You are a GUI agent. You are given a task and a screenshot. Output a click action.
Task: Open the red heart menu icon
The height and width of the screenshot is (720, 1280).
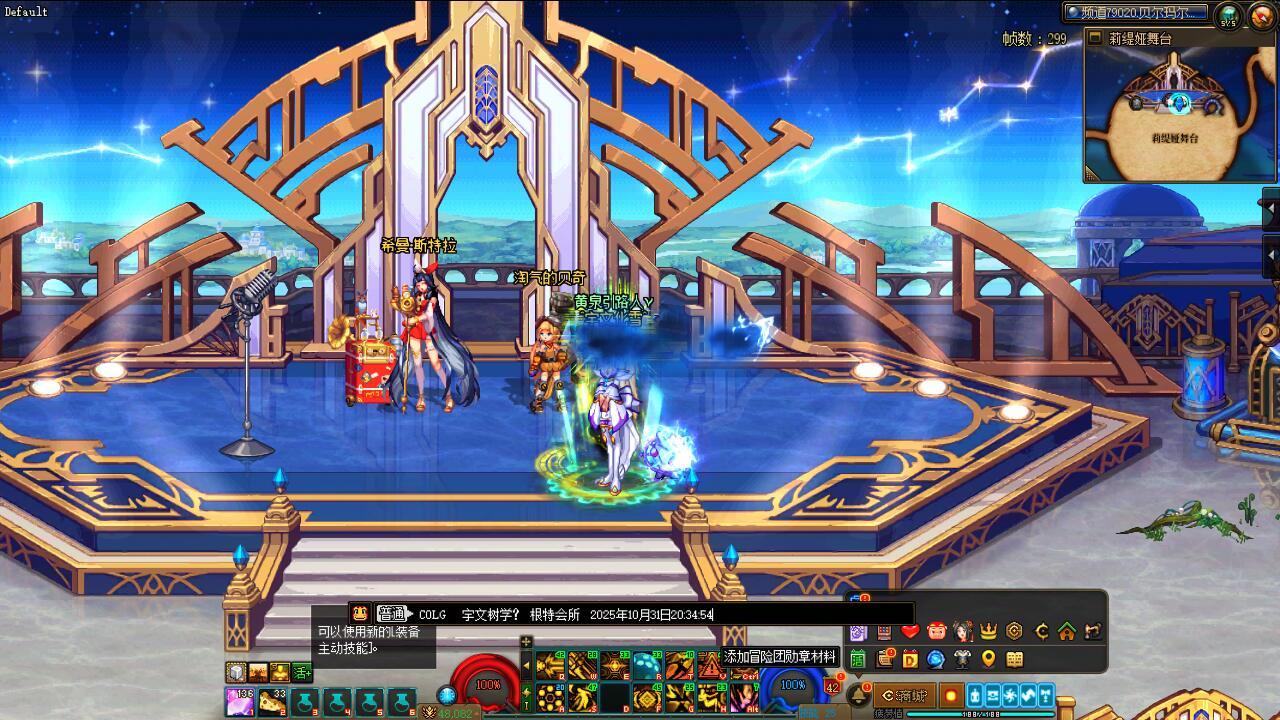pos(910,631)
